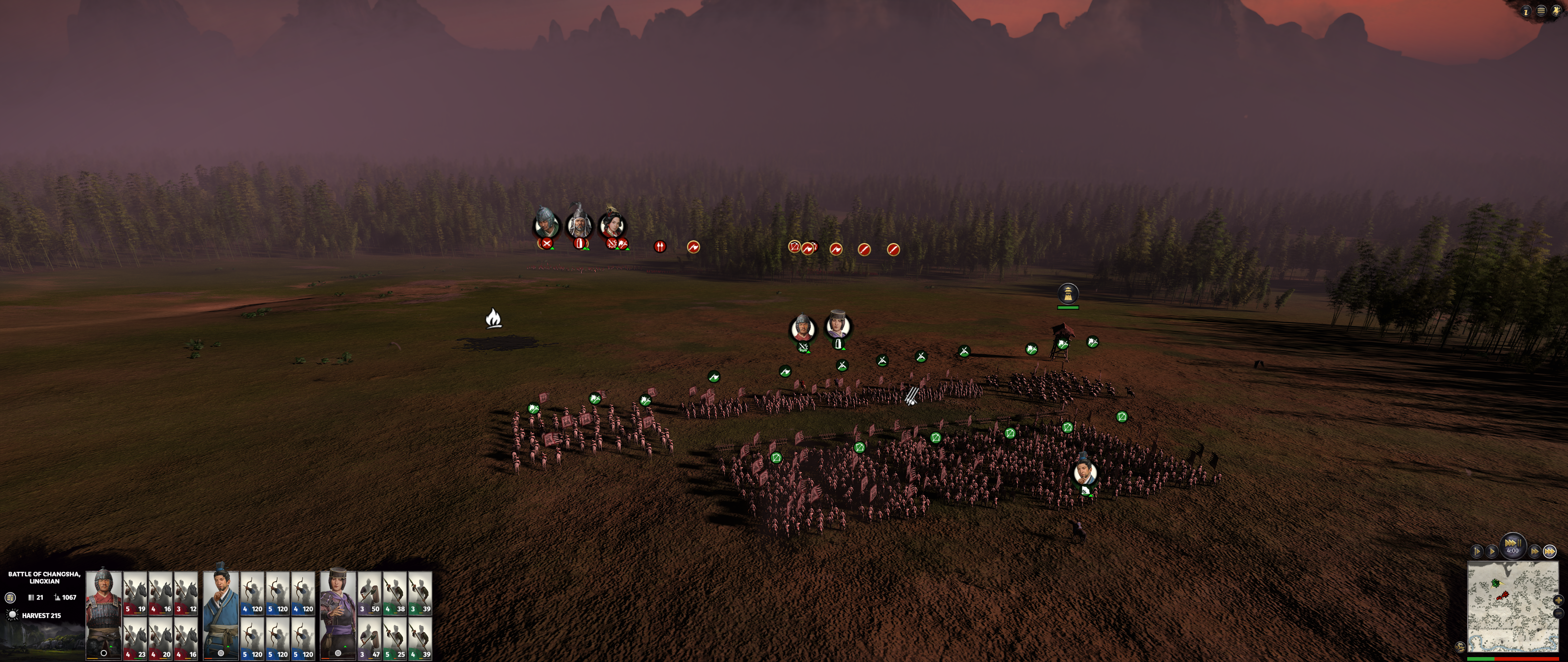Viewport: 1568px width, 662px height.
Task: Select the purple-clad female commander portrait card
Action: point(338,614)
